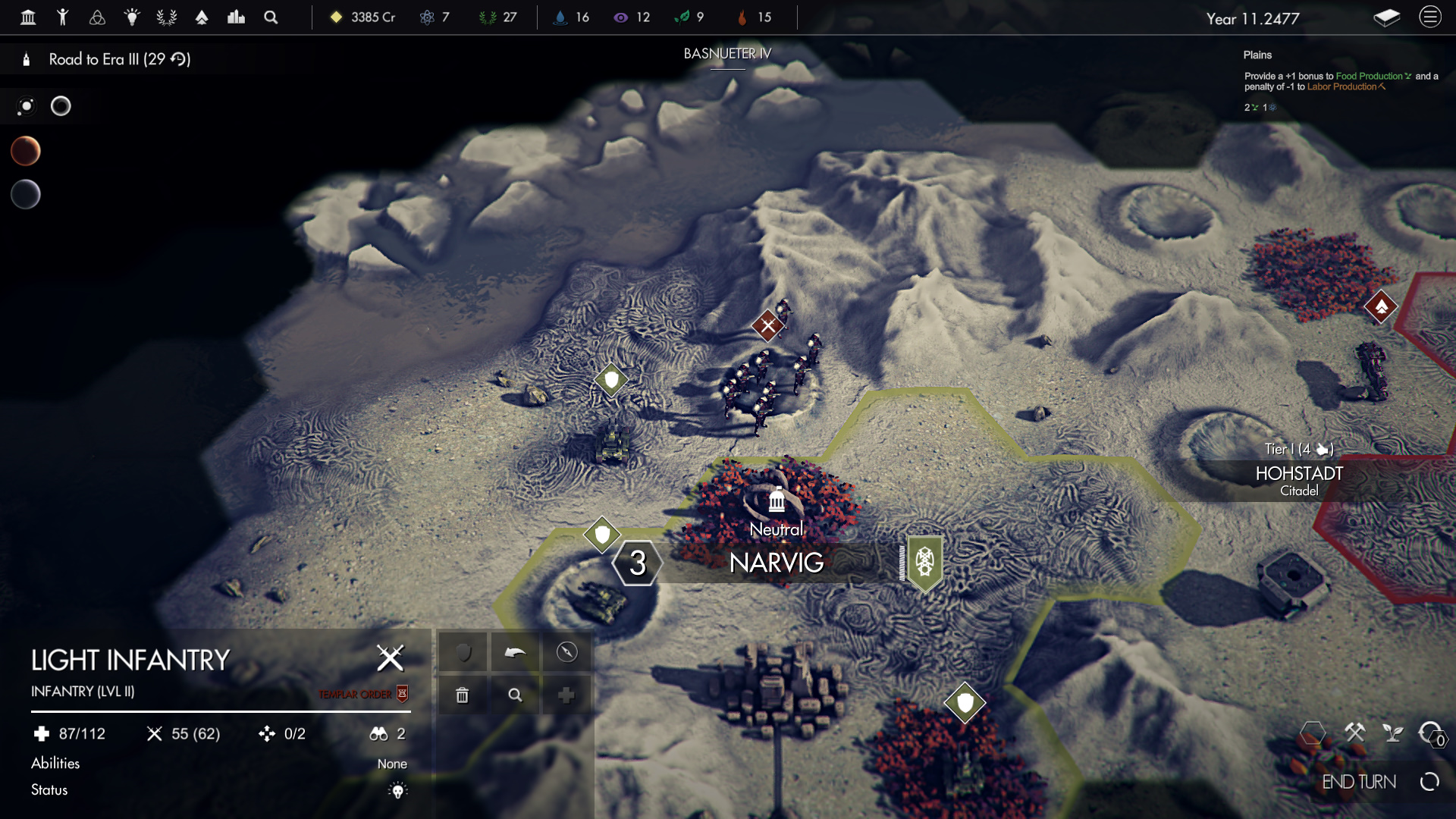Toggle the plant growth overlay icon
The image size is (1456, 819).
point(1394,733)
